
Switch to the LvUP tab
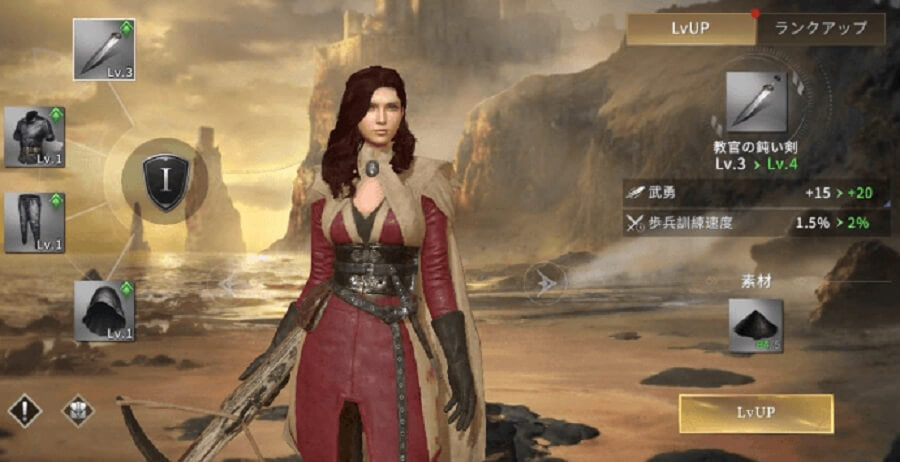click(690, 29)
